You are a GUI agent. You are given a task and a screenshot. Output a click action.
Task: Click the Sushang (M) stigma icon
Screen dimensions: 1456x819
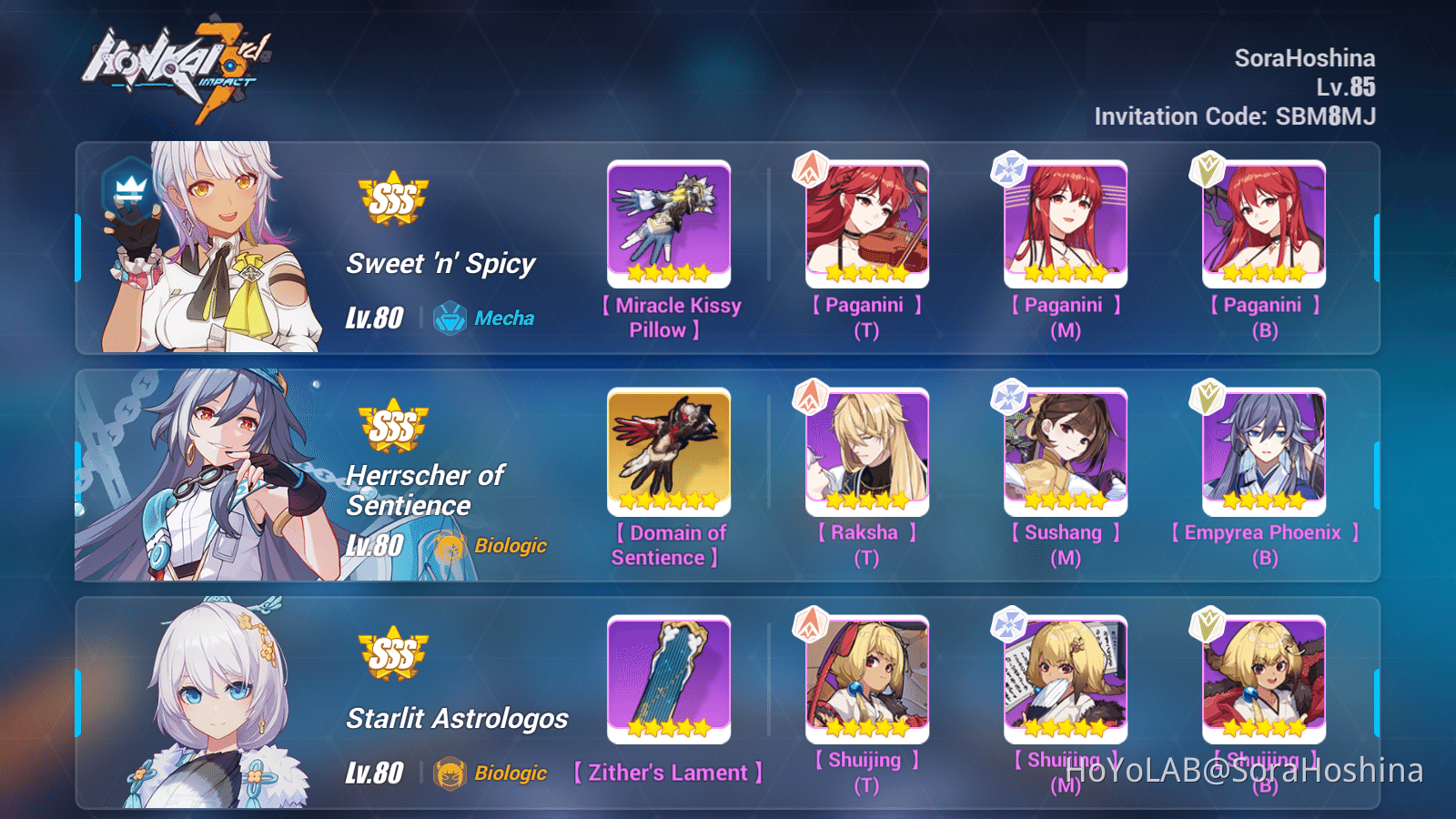(x=1064, y=450)
